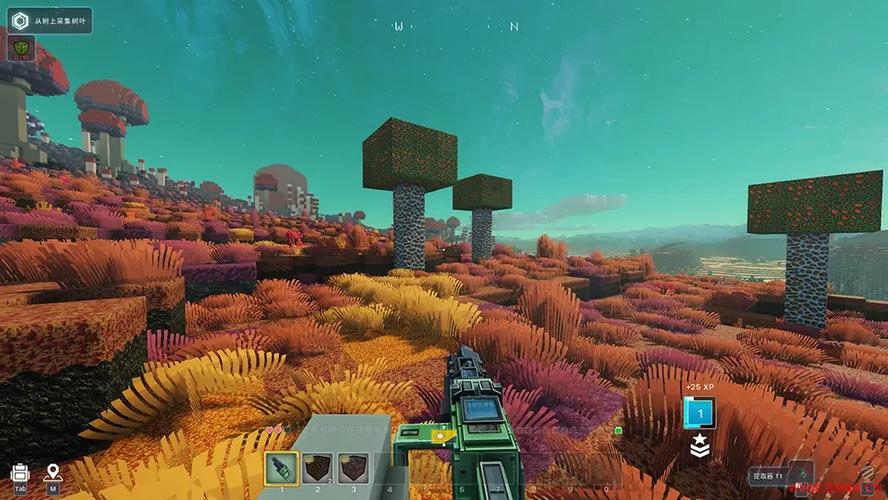Select the dark block in hotbar slot 3
888x500 pixels.
pos(353,468)
